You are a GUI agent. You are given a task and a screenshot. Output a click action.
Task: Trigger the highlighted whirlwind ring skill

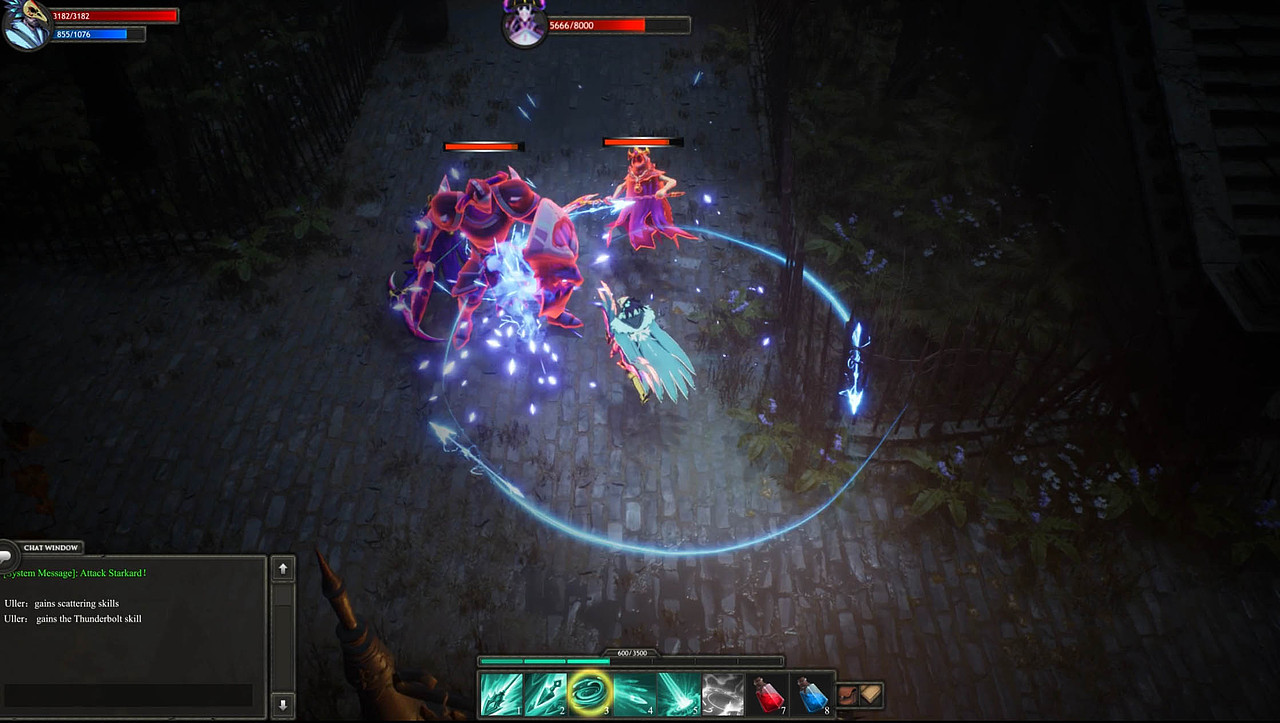point(590,694)
